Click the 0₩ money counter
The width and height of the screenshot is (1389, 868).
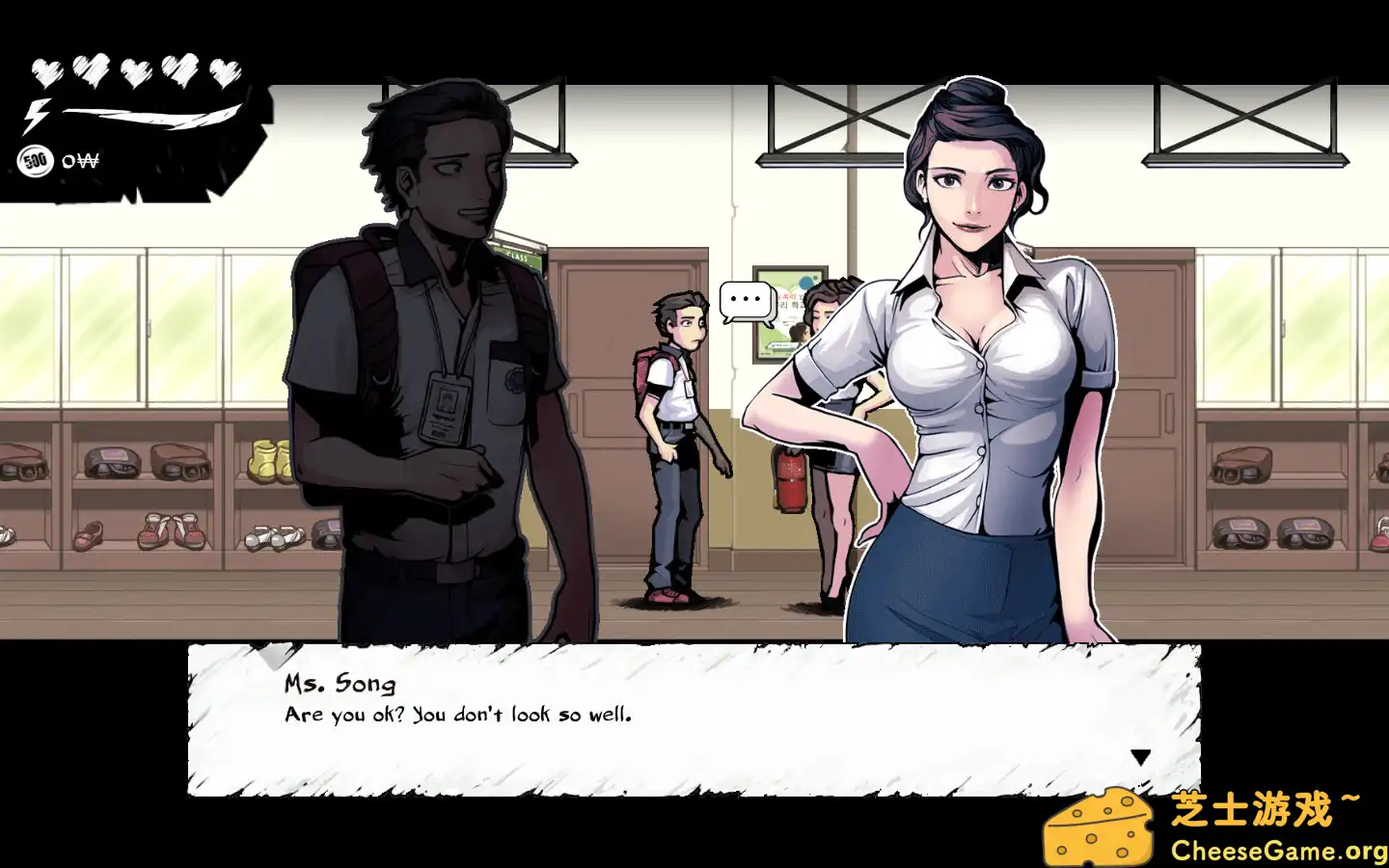(x=81, y=160)
